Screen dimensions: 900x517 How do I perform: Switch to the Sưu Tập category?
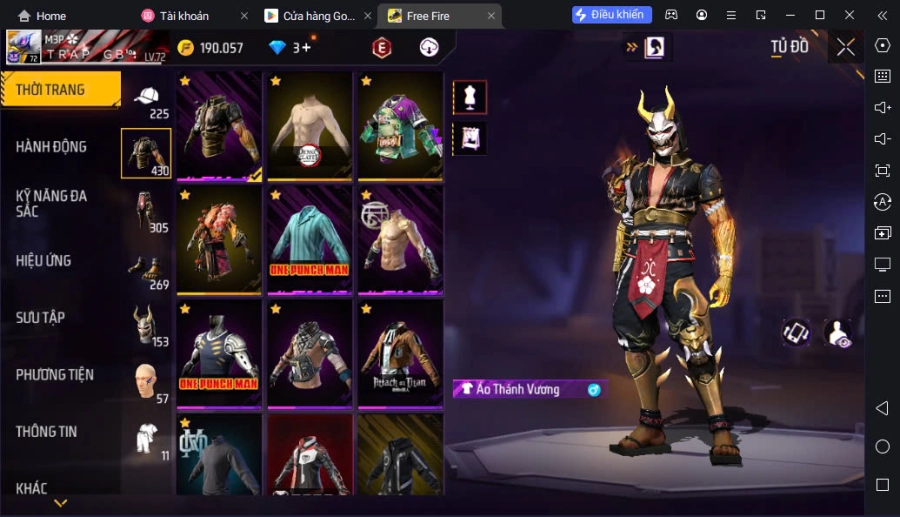click(x=41, y=317)
